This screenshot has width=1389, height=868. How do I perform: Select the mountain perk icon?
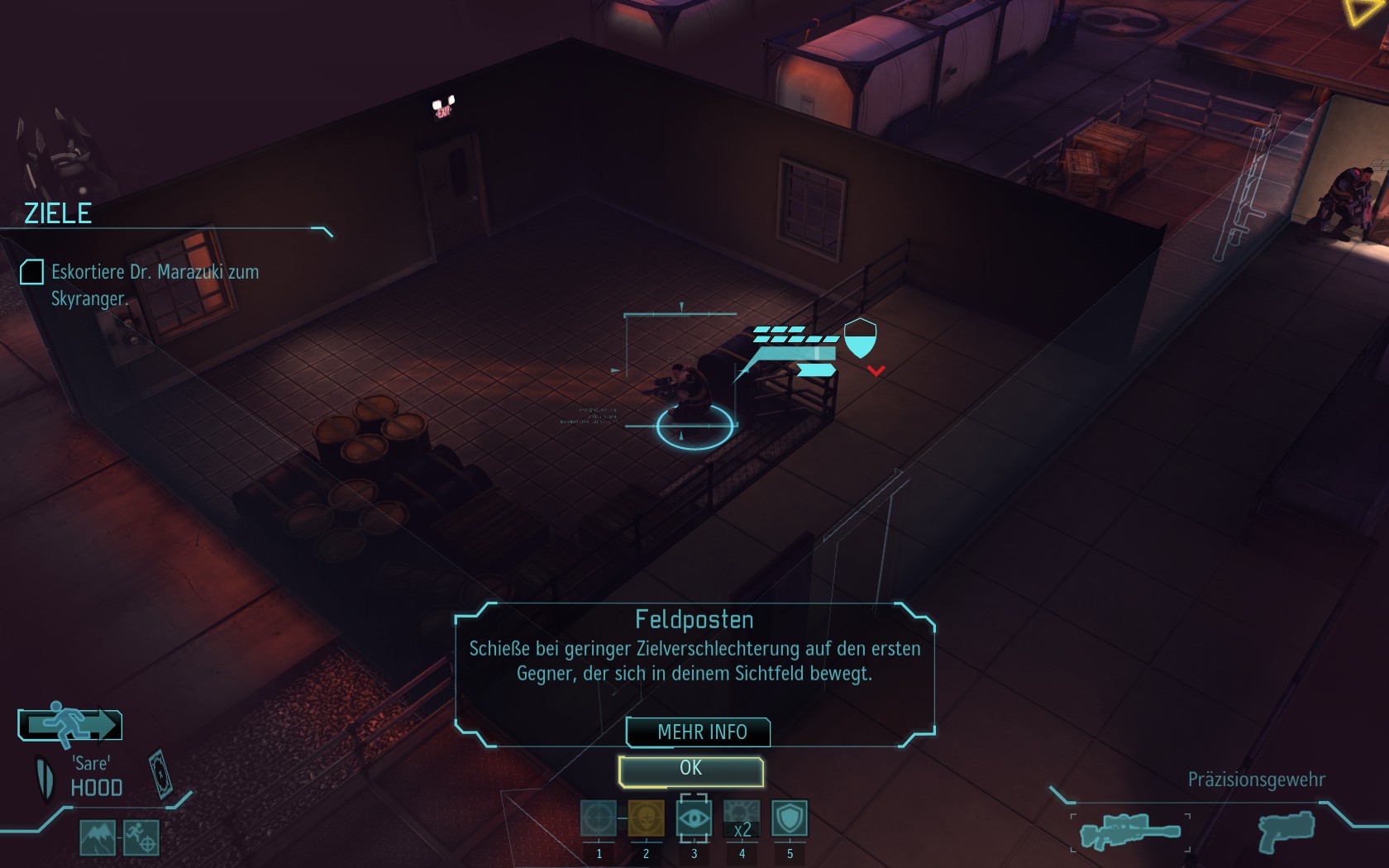point(98,837)
